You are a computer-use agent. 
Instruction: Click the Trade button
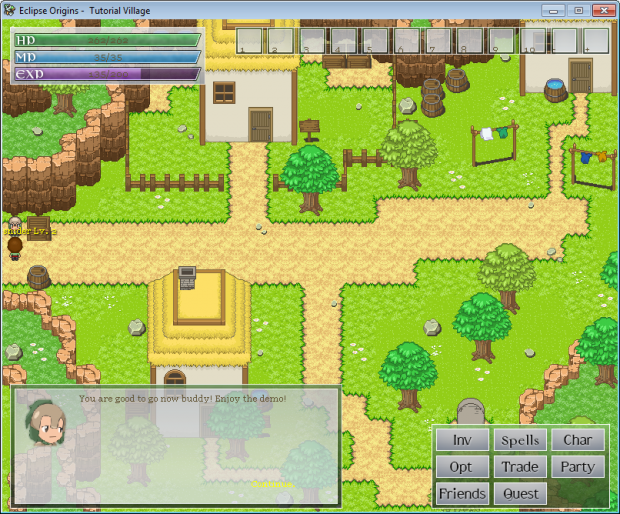pyautogui.click(x=520, y=467)
